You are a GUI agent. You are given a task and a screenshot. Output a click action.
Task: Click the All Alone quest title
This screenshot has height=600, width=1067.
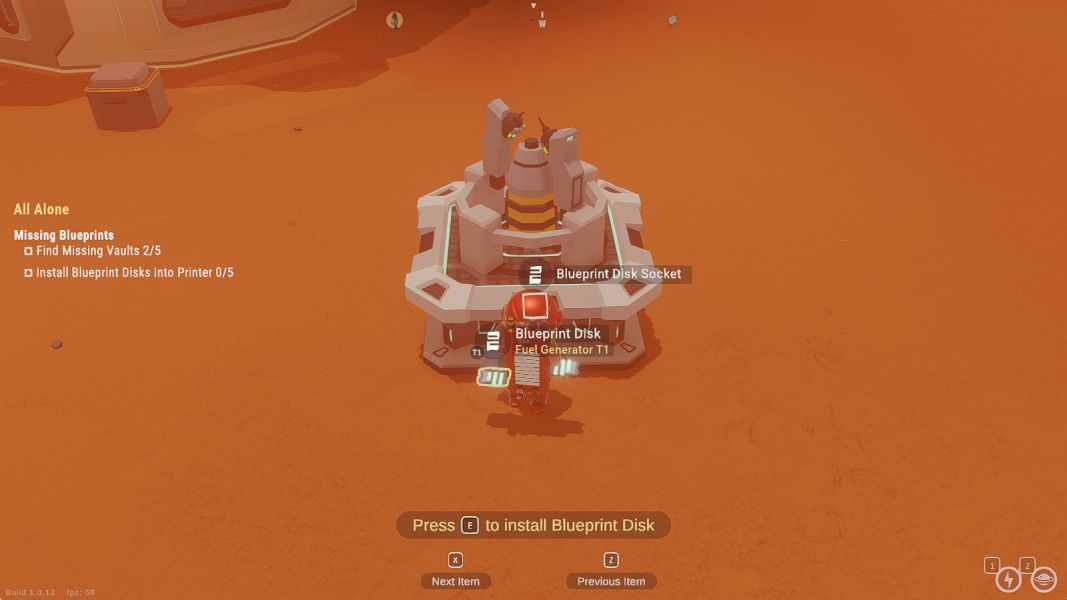point(42,209)
